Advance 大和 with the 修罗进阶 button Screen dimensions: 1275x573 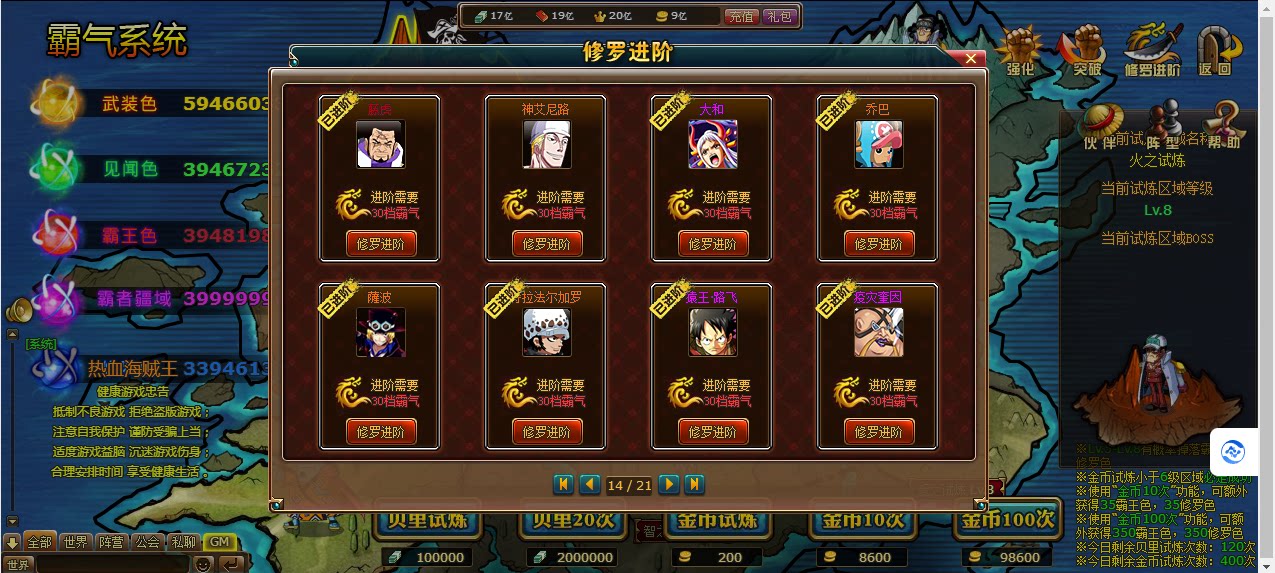[x=712, y=244]
